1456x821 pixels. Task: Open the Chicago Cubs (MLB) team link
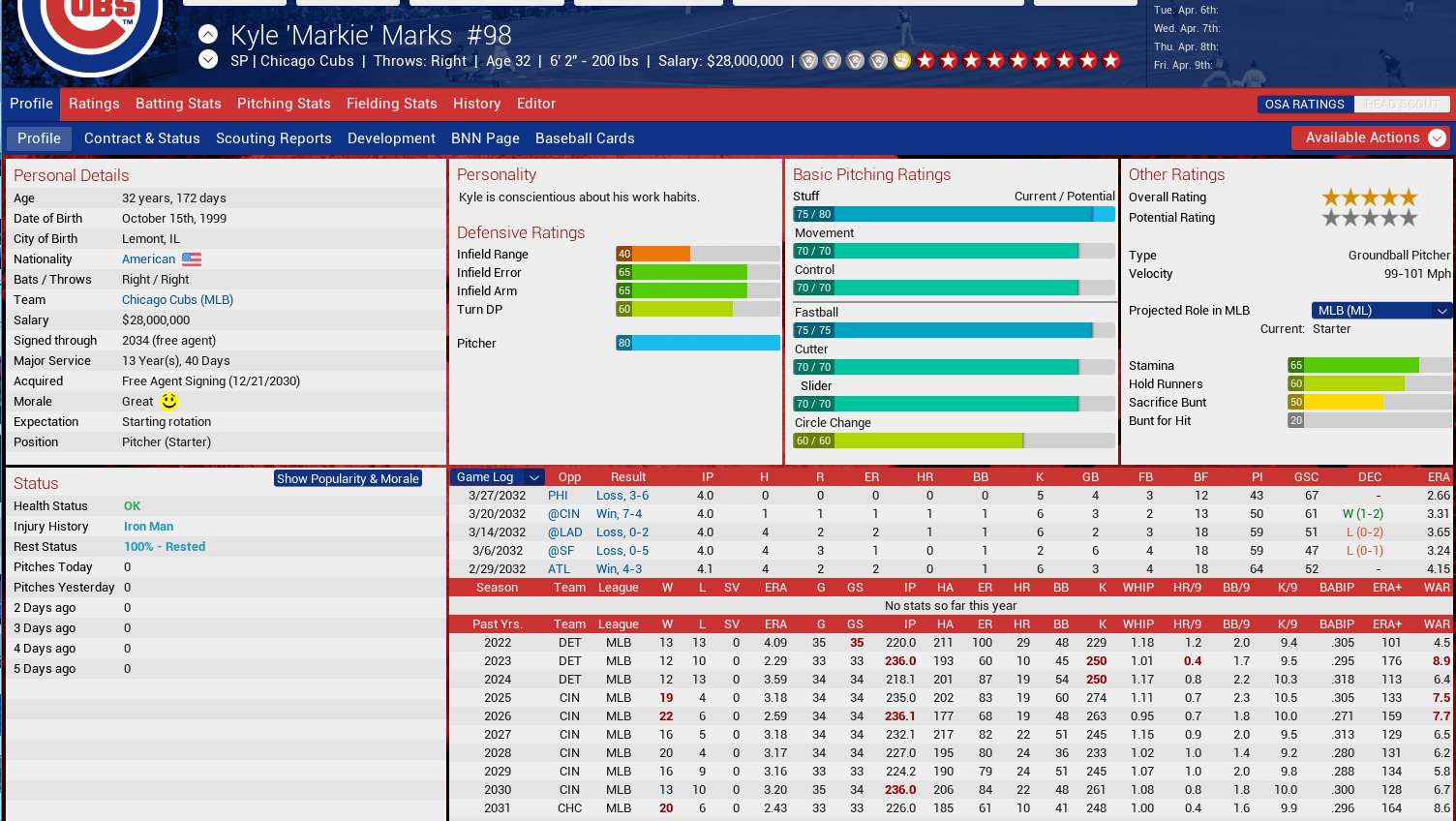pyautogui.click(x=177, y=300)
